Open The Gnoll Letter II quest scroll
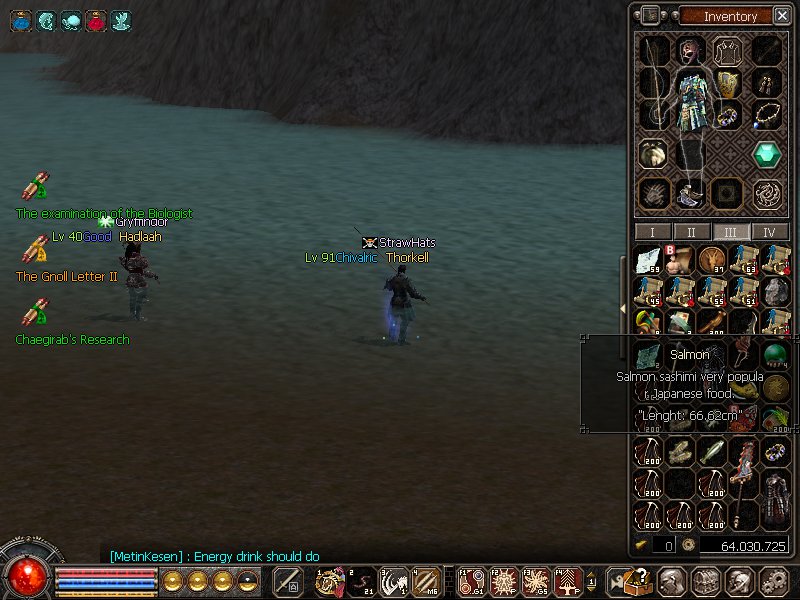Screen dimensions: 800x600 click(x=36, y=250)
